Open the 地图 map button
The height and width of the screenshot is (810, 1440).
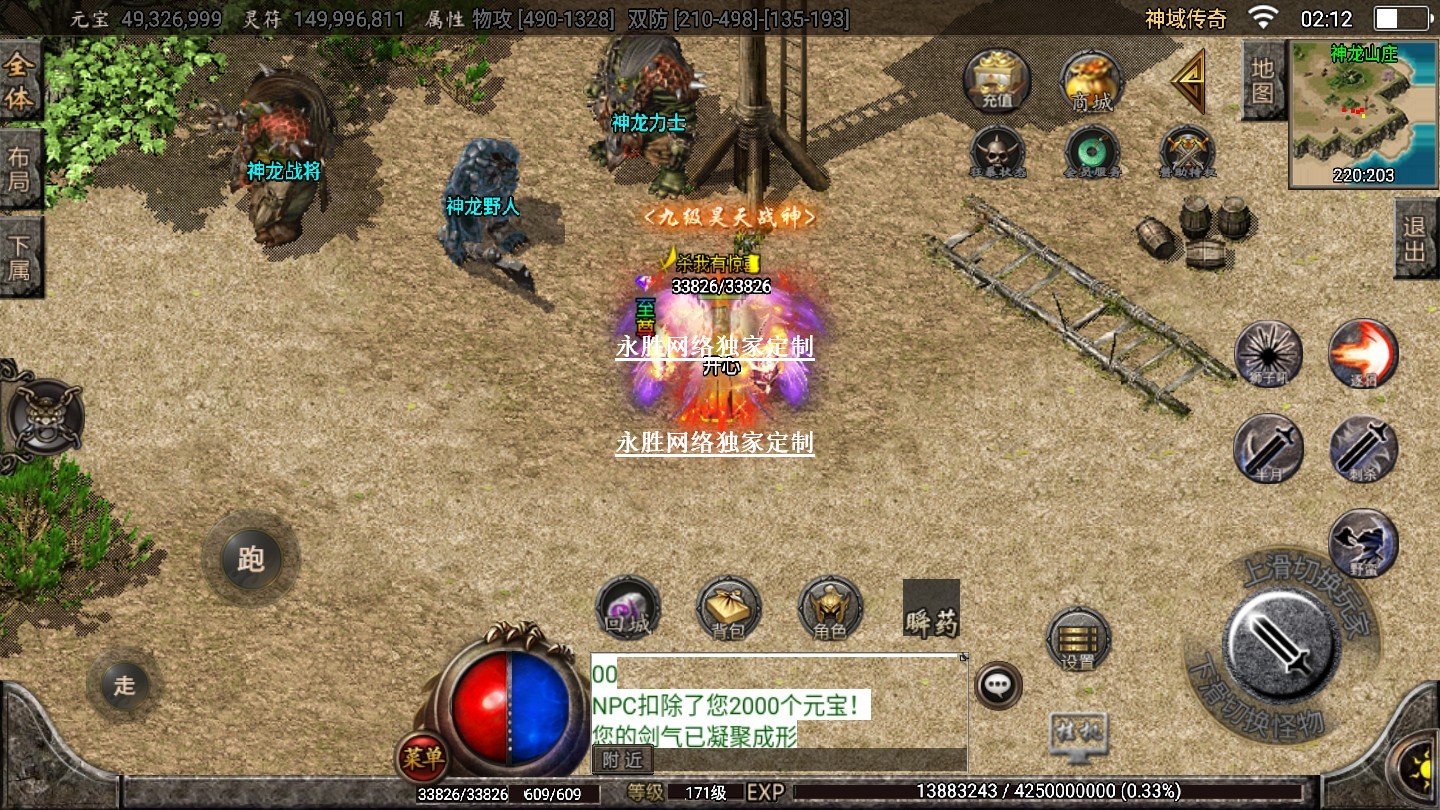point(1262,80)
